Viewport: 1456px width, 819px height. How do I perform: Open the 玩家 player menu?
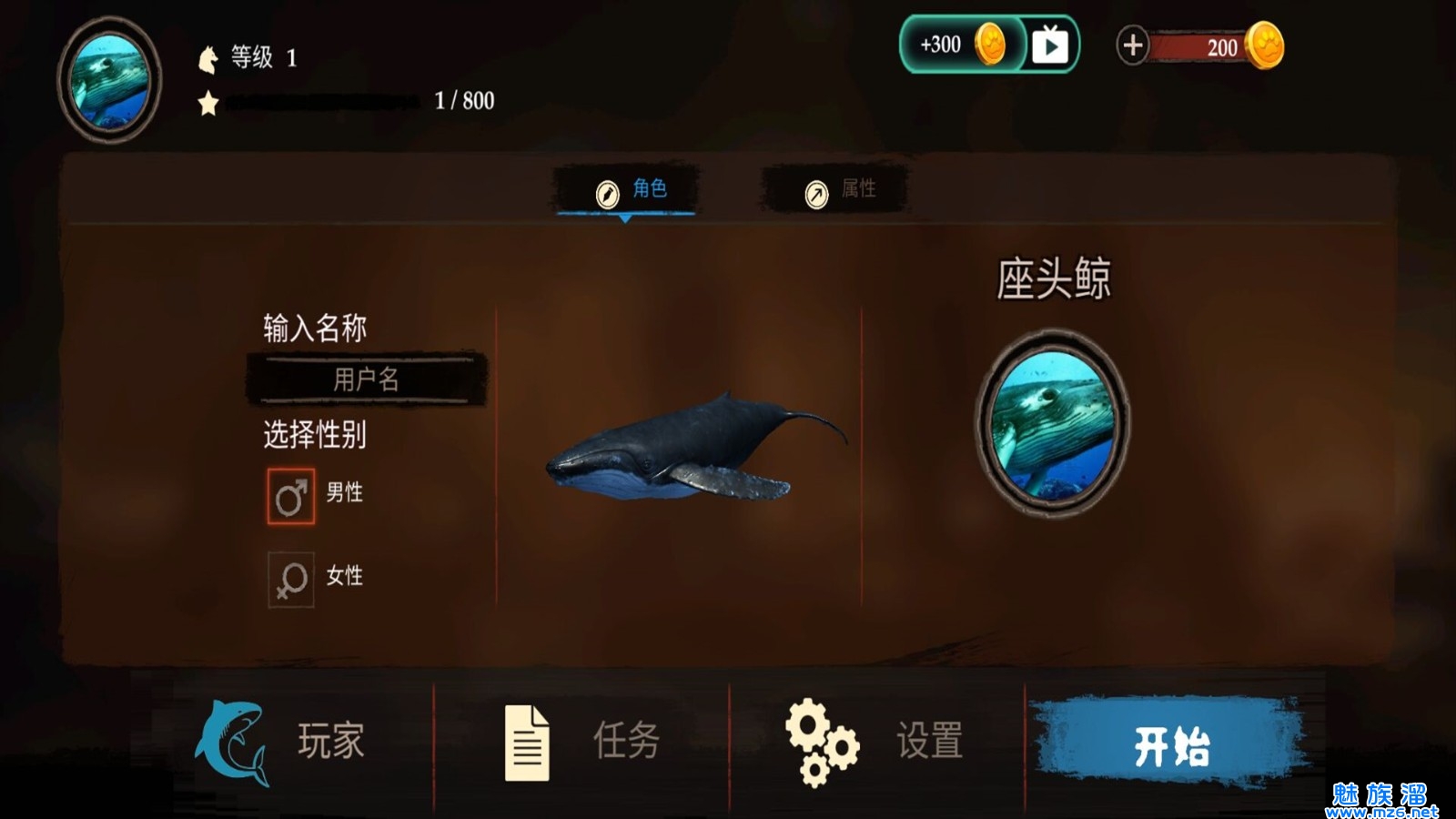coord(282,741)
